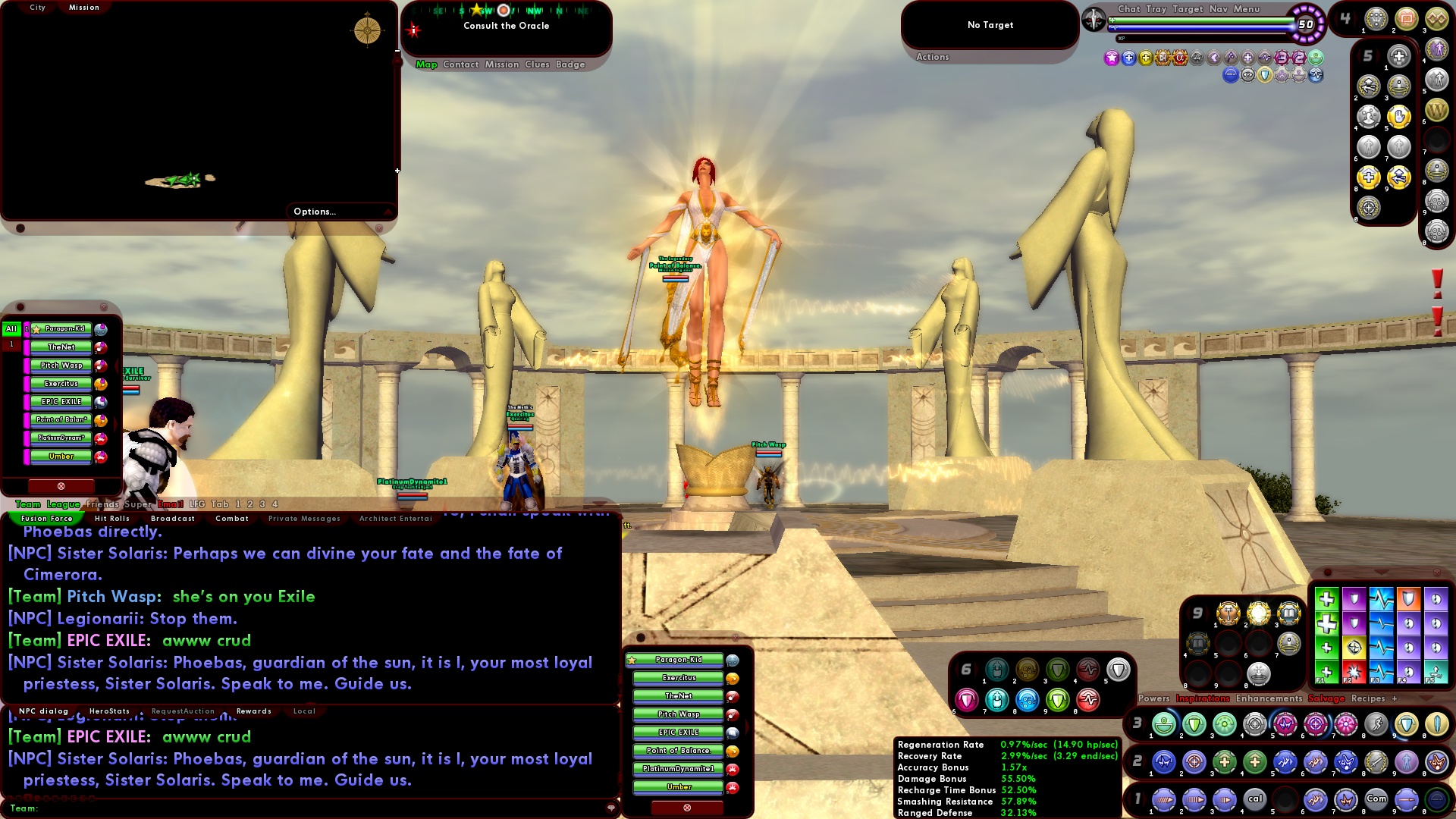Switch to the Combat chat tab
This screenshot has width=1456, height=819.
232,518
